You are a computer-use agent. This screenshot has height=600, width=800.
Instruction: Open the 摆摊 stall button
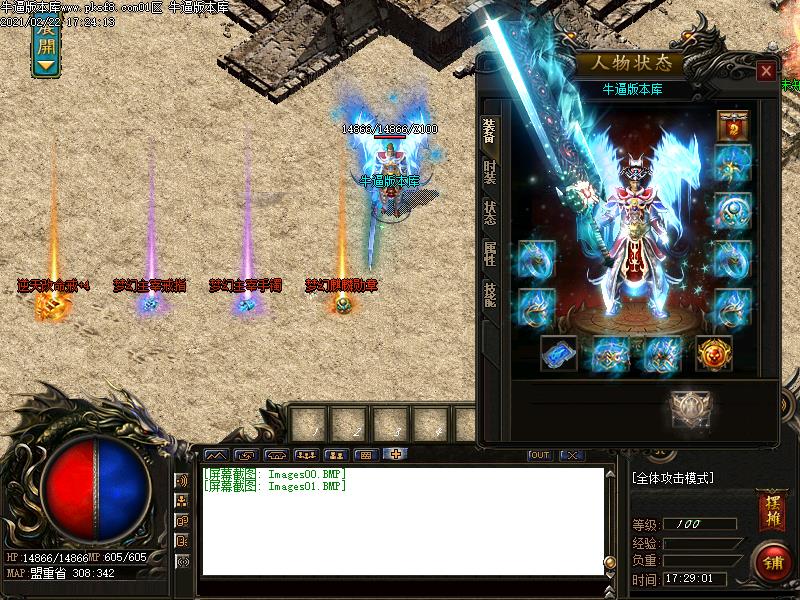(x=771, y=505)
